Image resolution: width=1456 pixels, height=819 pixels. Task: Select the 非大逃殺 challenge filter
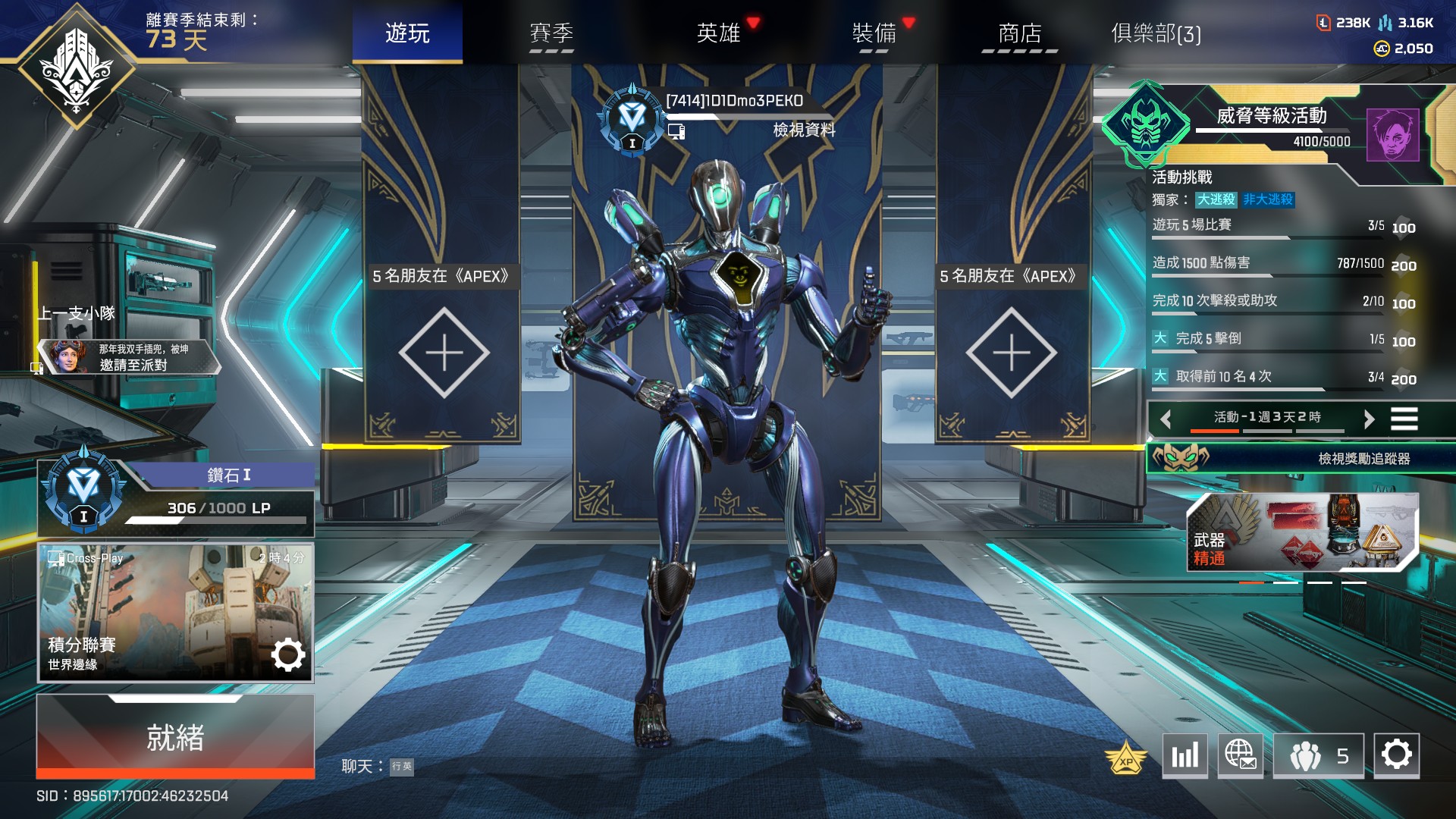point(1268,200)
